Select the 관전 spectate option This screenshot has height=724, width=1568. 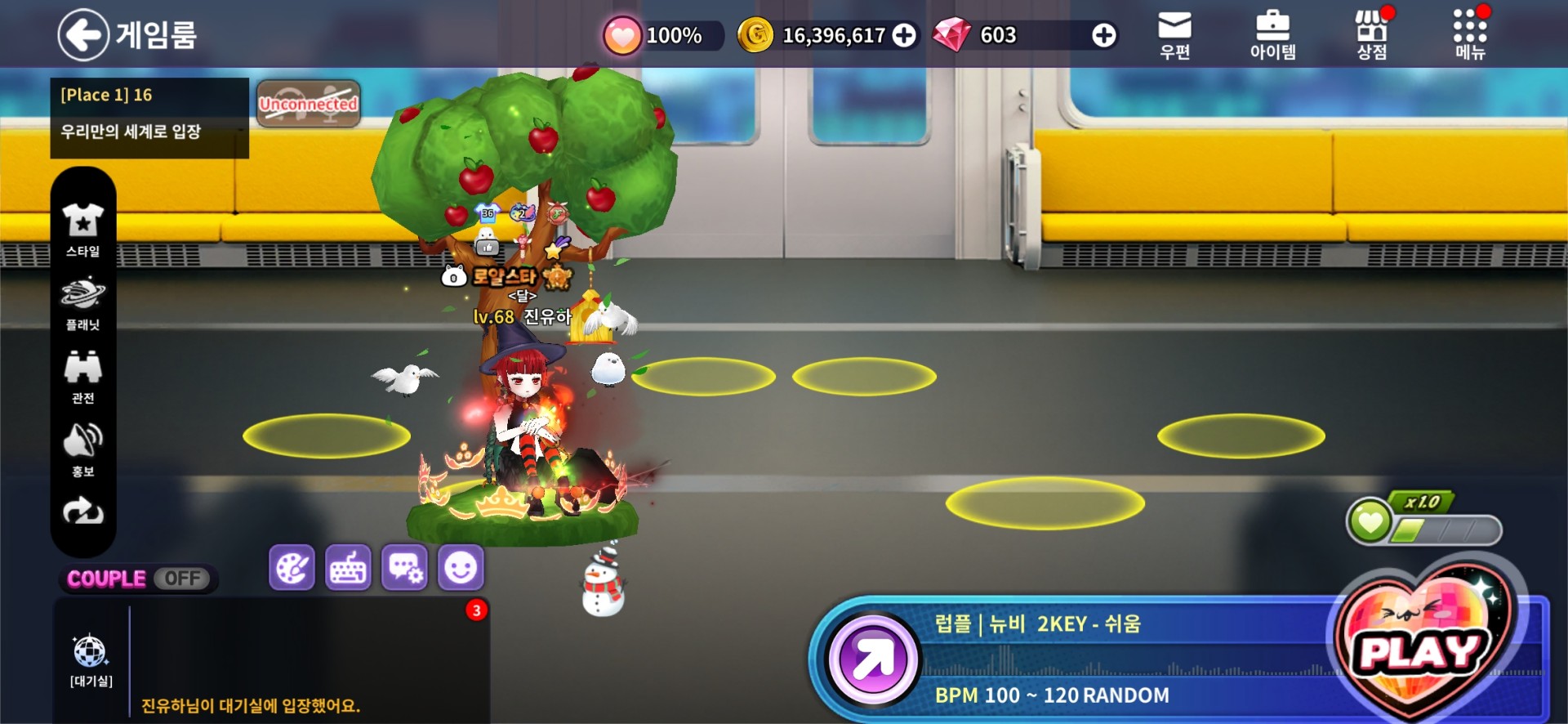[83, 377]
